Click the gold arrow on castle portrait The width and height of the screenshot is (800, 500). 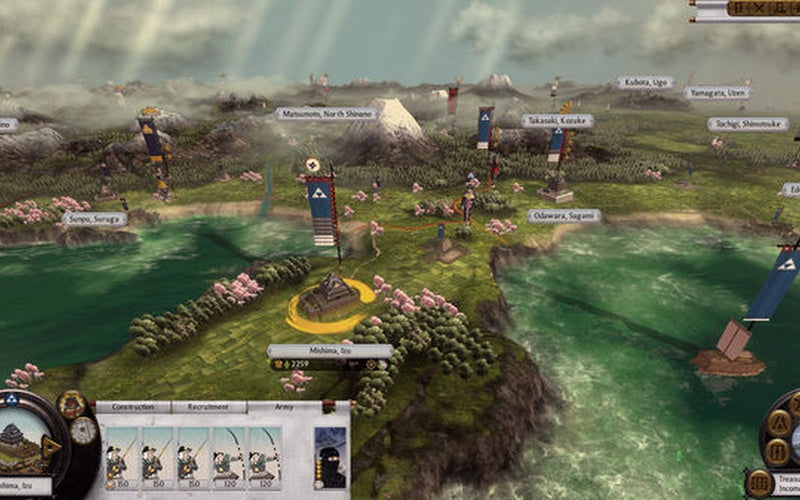click(52, 446)
